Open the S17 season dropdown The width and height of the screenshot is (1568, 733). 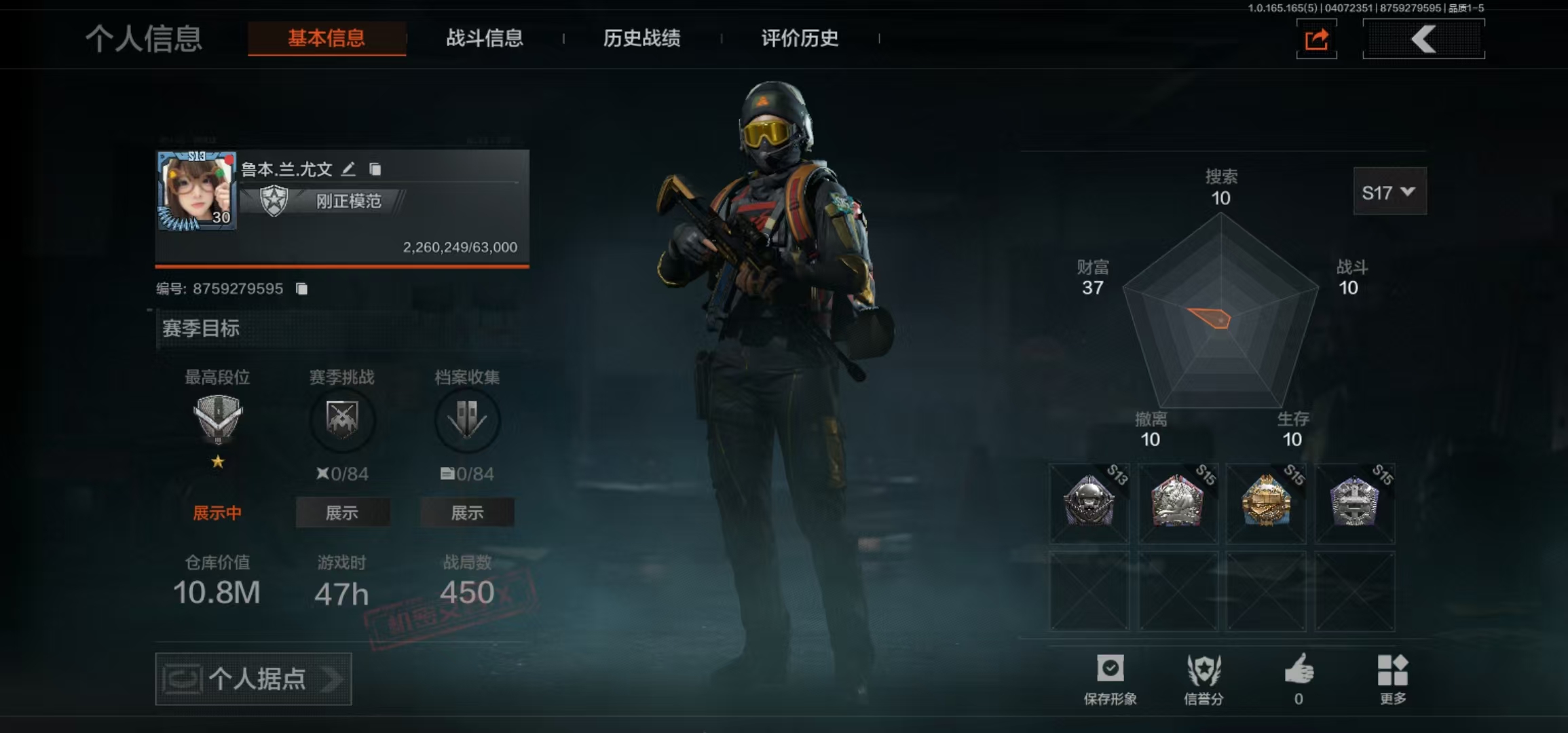pyautogui.click(x=1389, y=193)
